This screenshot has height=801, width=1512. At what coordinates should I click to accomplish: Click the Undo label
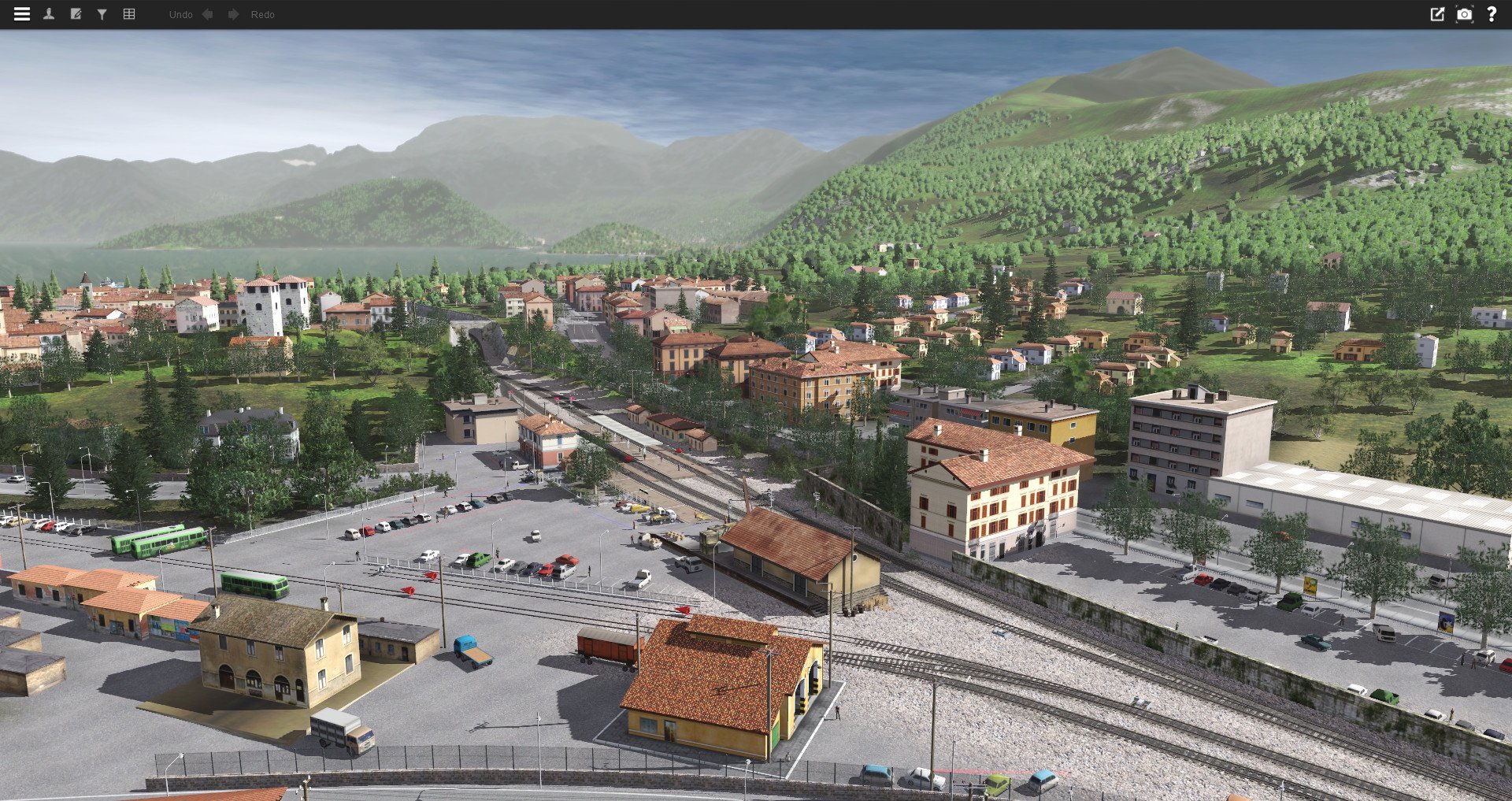(x=181, y=14)
